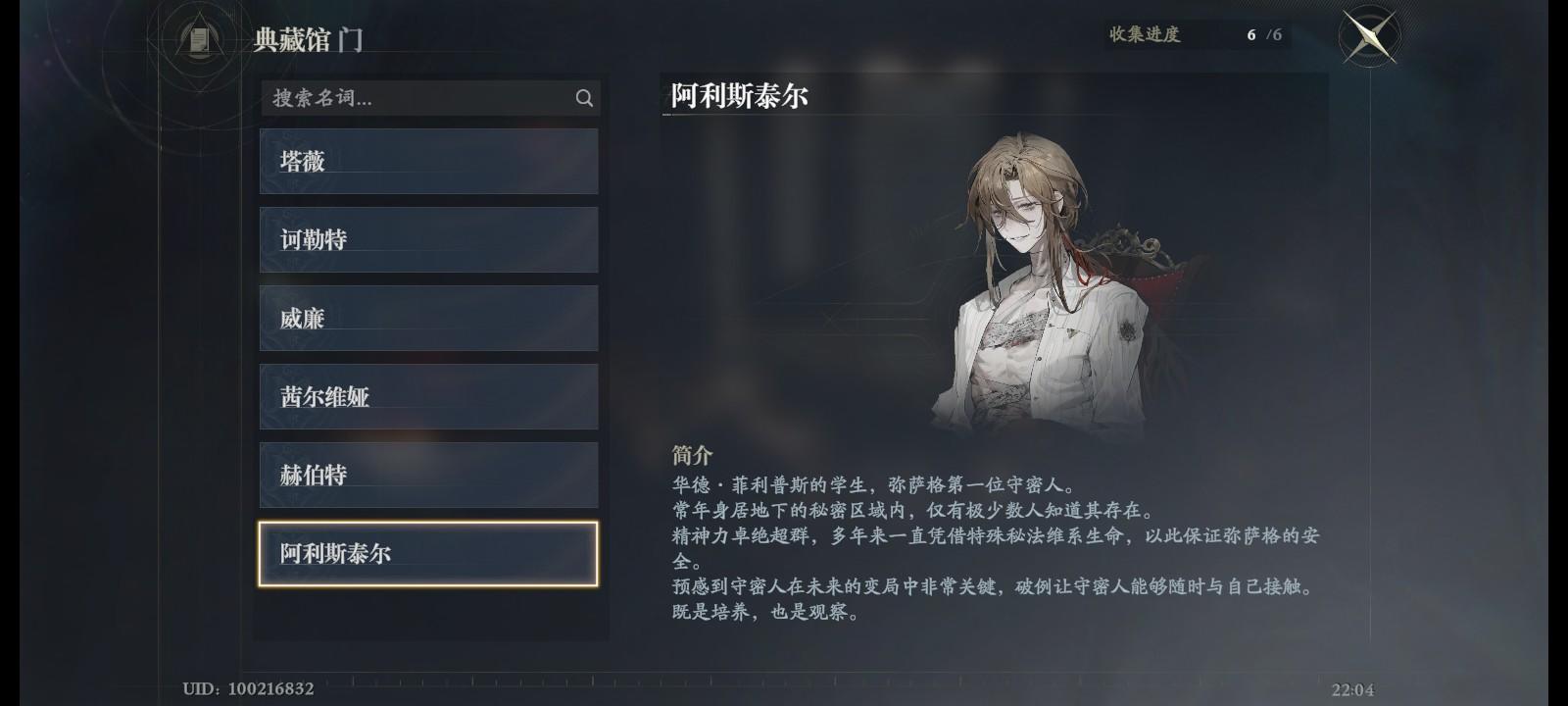1568x706 pixels.
Task: Open the archive search via the lens symbol
Action: (x=584, y=98)
